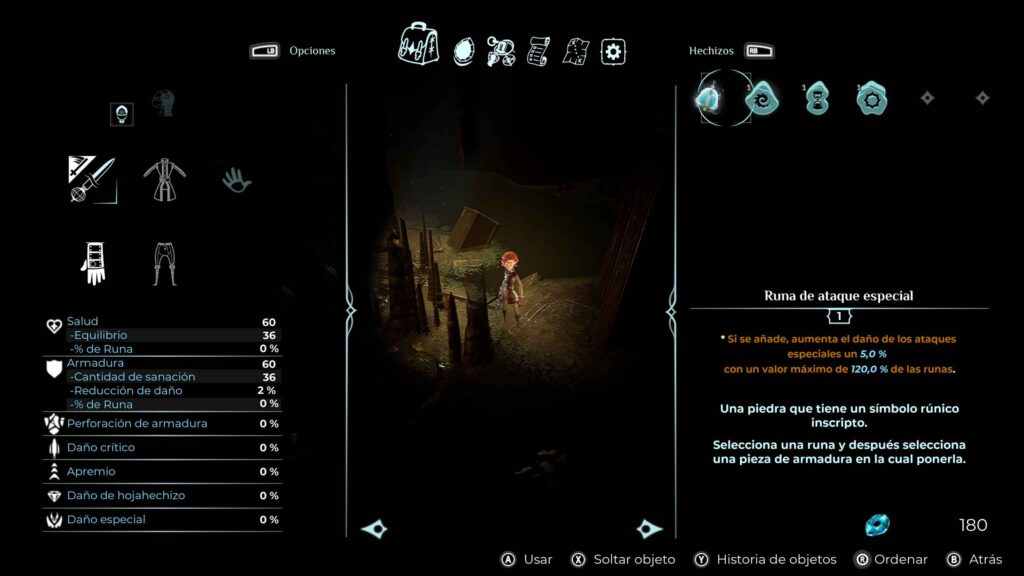1024x576 pixels.
Task: Click the open hand slot
Action: pos(237,180)
